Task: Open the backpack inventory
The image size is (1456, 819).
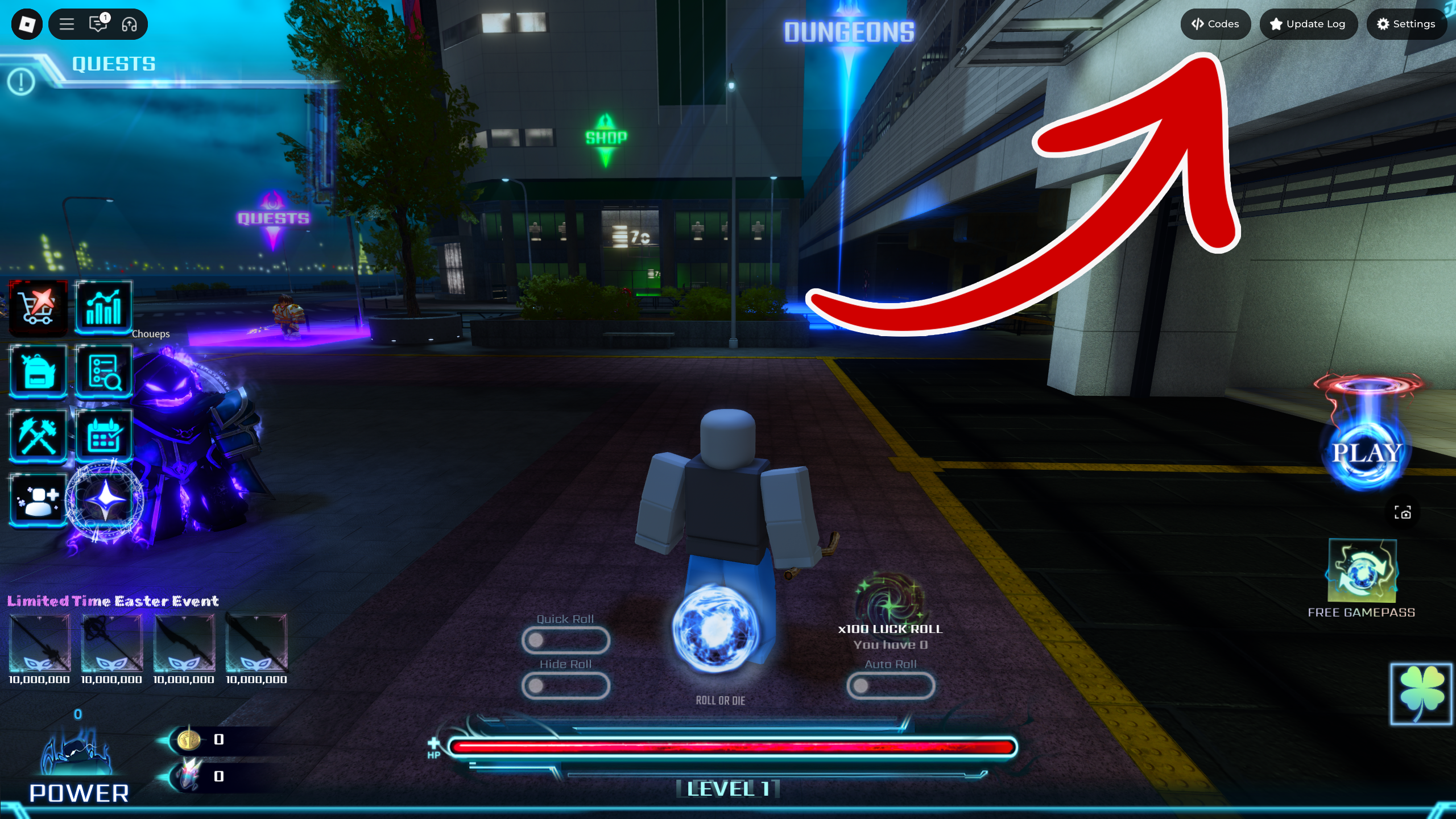Action: coord(38,371)
